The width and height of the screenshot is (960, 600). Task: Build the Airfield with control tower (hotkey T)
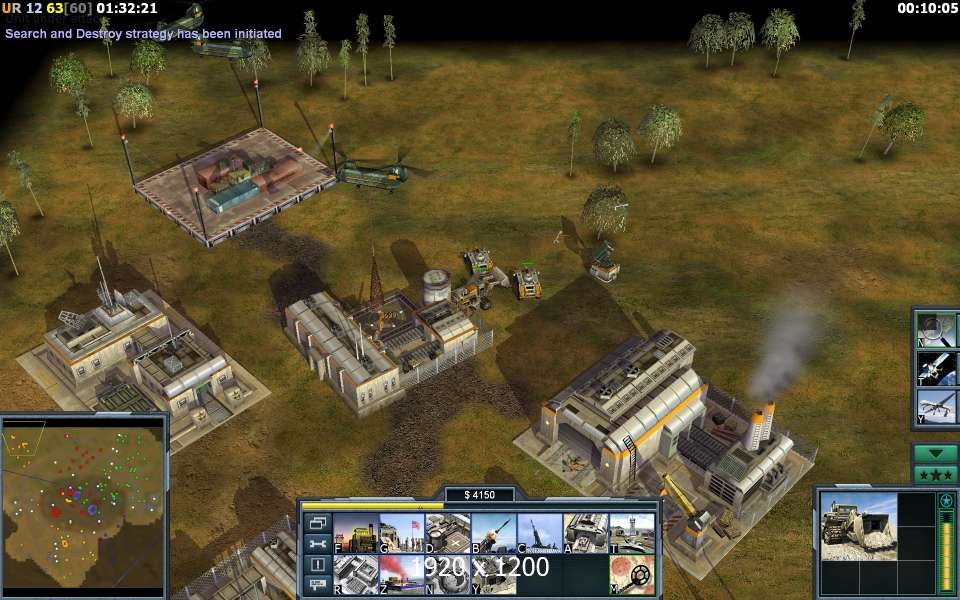pyautogui.click(x=631, y=533)
